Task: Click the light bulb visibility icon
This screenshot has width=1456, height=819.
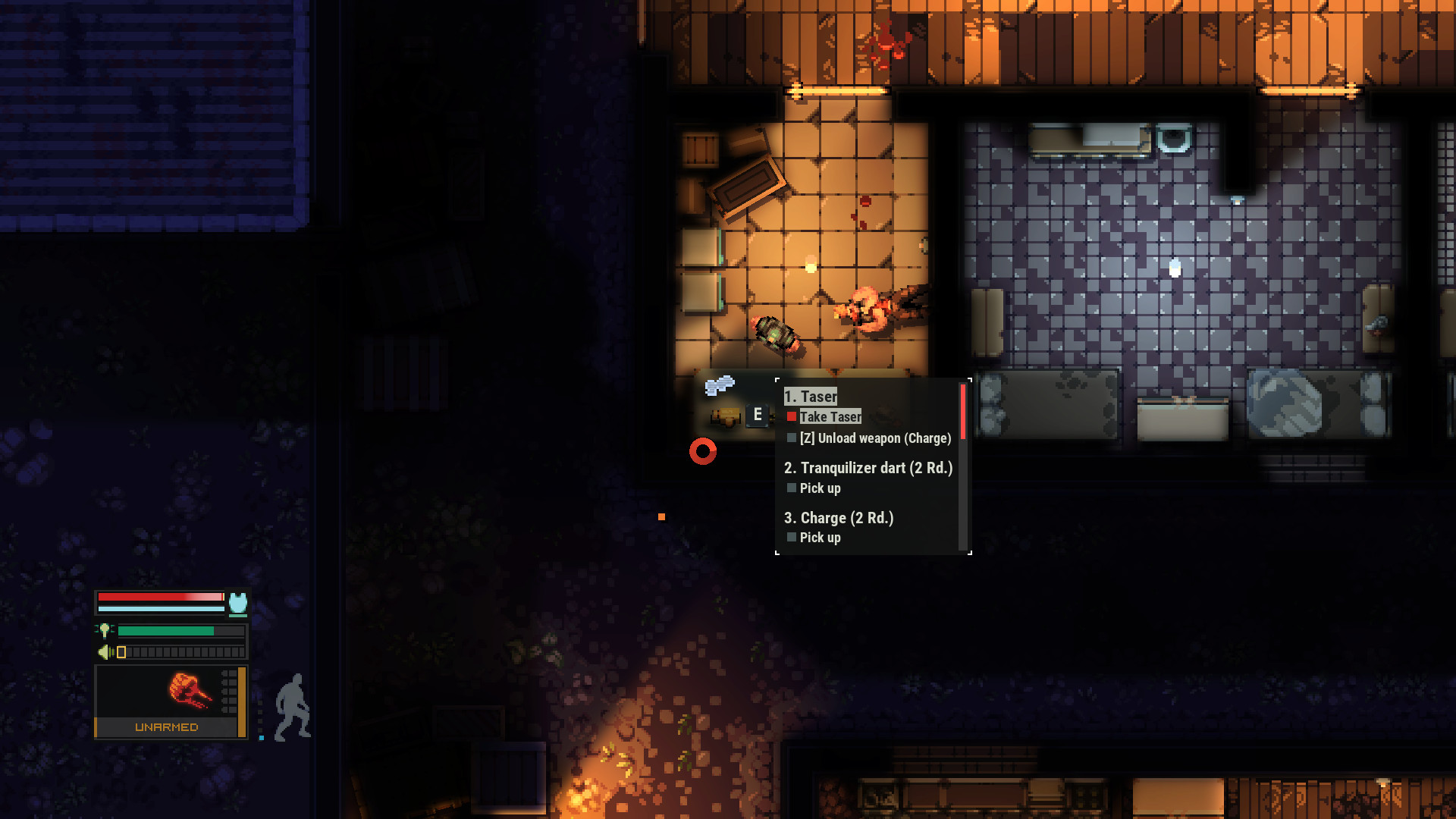Action: 105,629
